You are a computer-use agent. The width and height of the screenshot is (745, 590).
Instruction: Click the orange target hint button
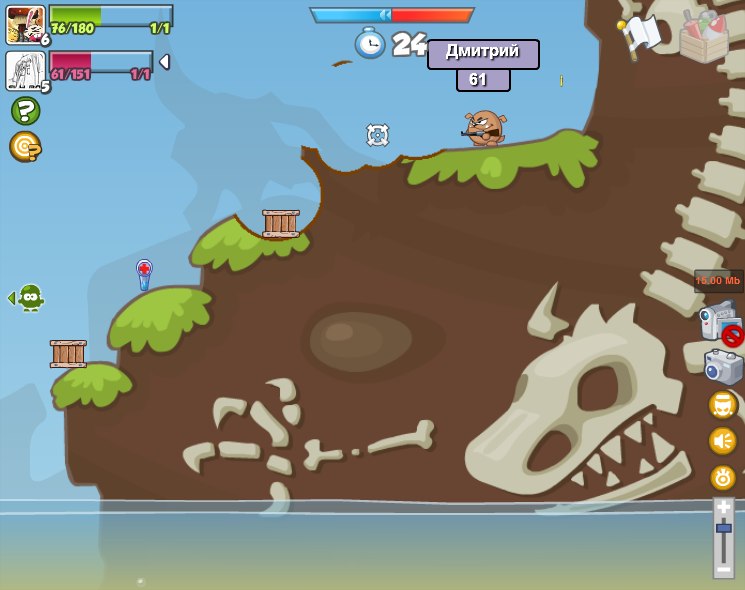[25, 147]
